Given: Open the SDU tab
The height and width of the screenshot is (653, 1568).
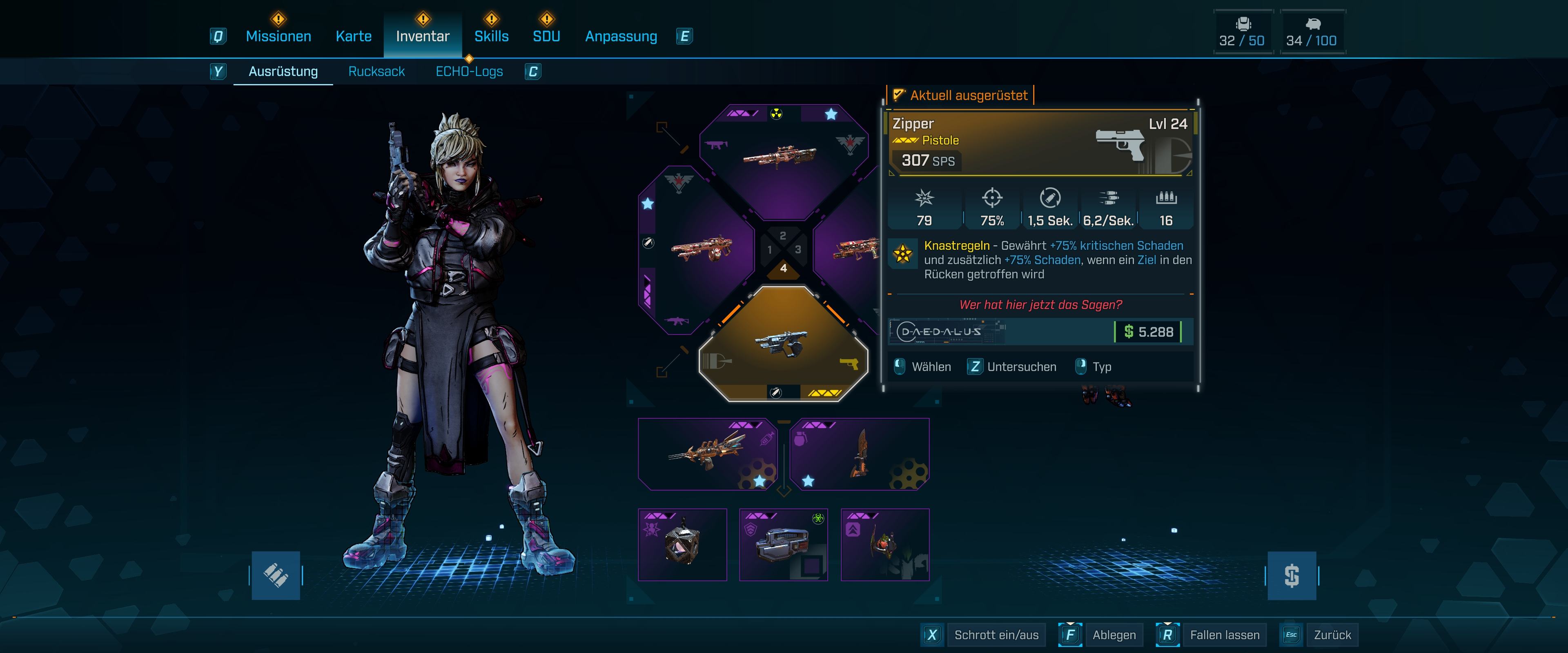Looking at the screenshot, I should (546, 36).
